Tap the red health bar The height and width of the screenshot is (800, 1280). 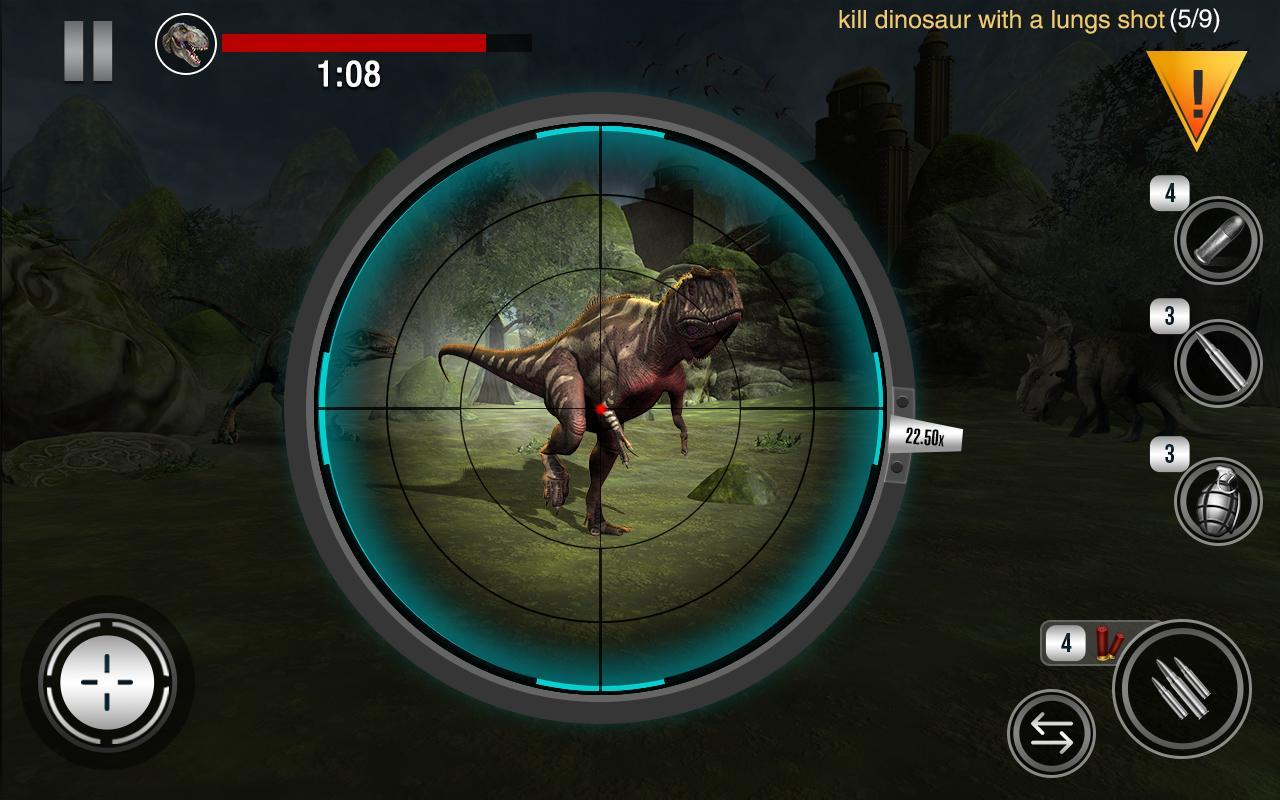pos(350,42)
